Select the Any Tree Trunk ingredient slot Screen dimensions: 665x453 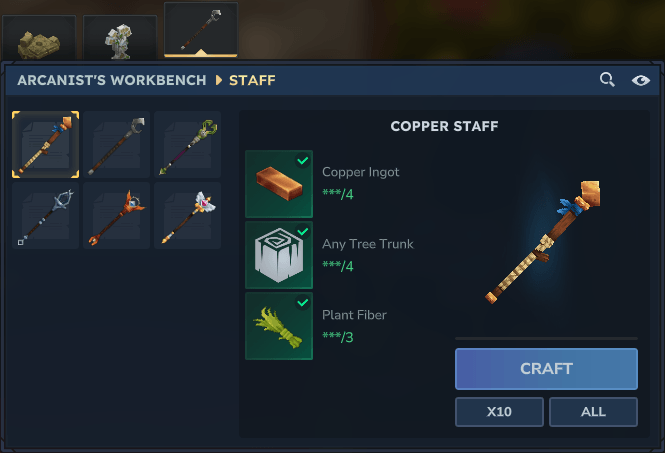pos(279,255)
